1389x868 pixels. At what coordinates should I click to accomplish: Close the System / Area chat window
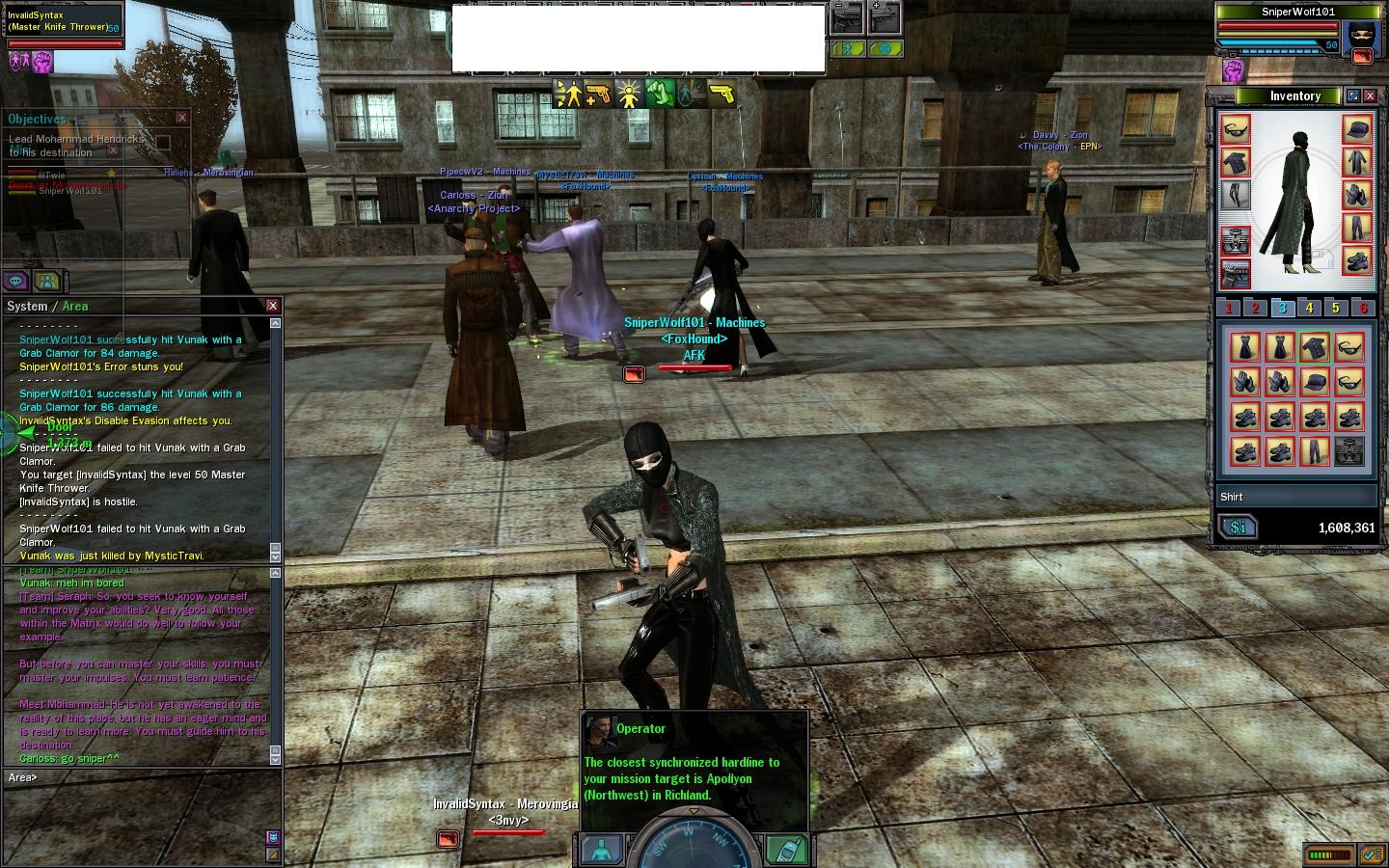273,306
